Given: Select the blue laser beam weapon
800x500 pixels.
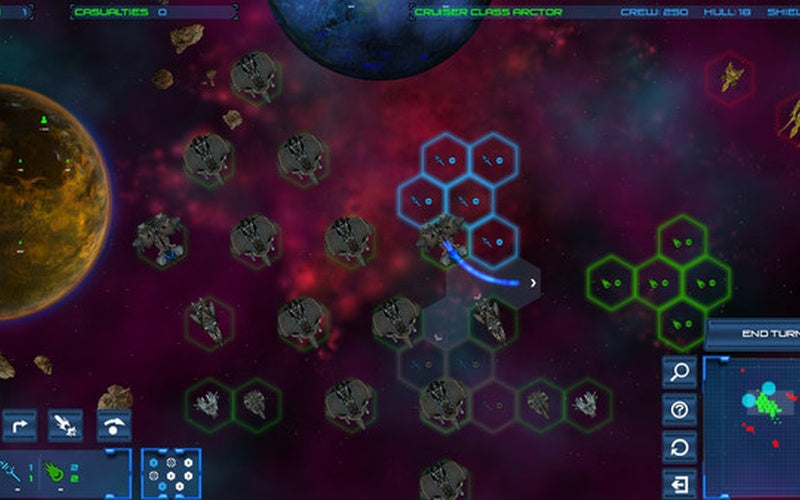Looking at the screenshot, I should coord(14,468).
